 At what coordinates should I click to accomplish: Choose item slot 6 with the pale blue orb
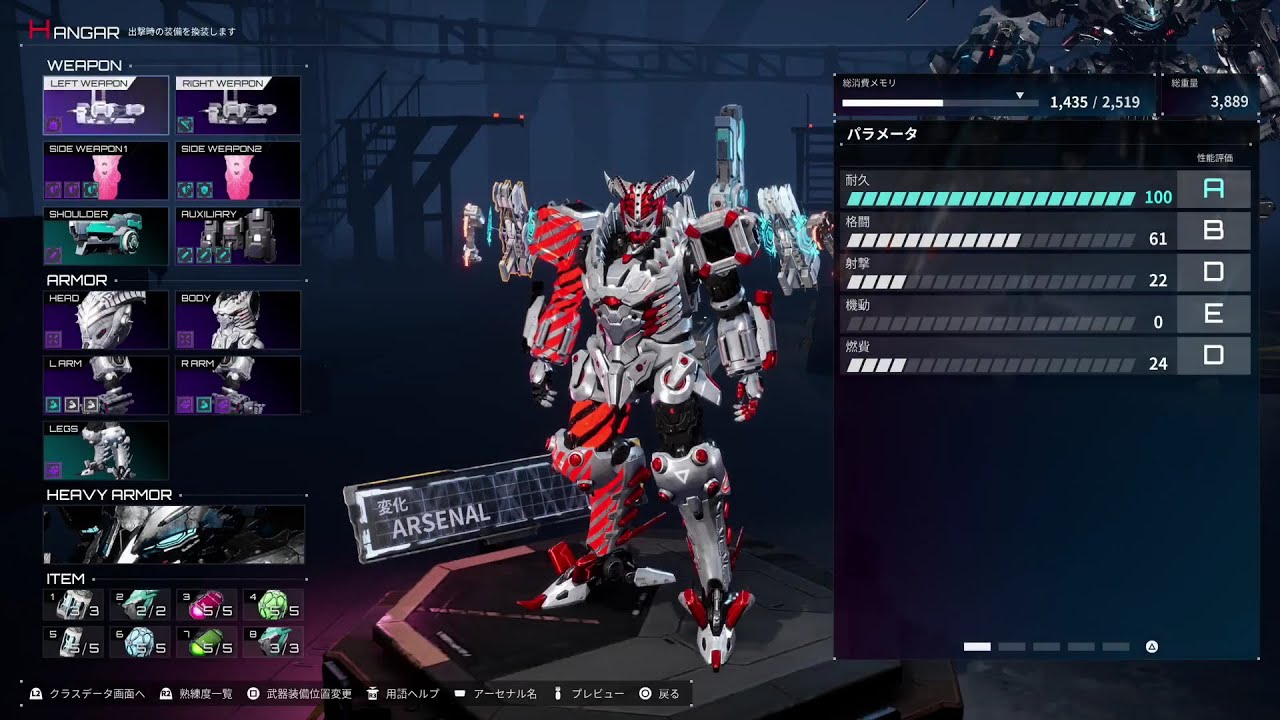[140, 642]
